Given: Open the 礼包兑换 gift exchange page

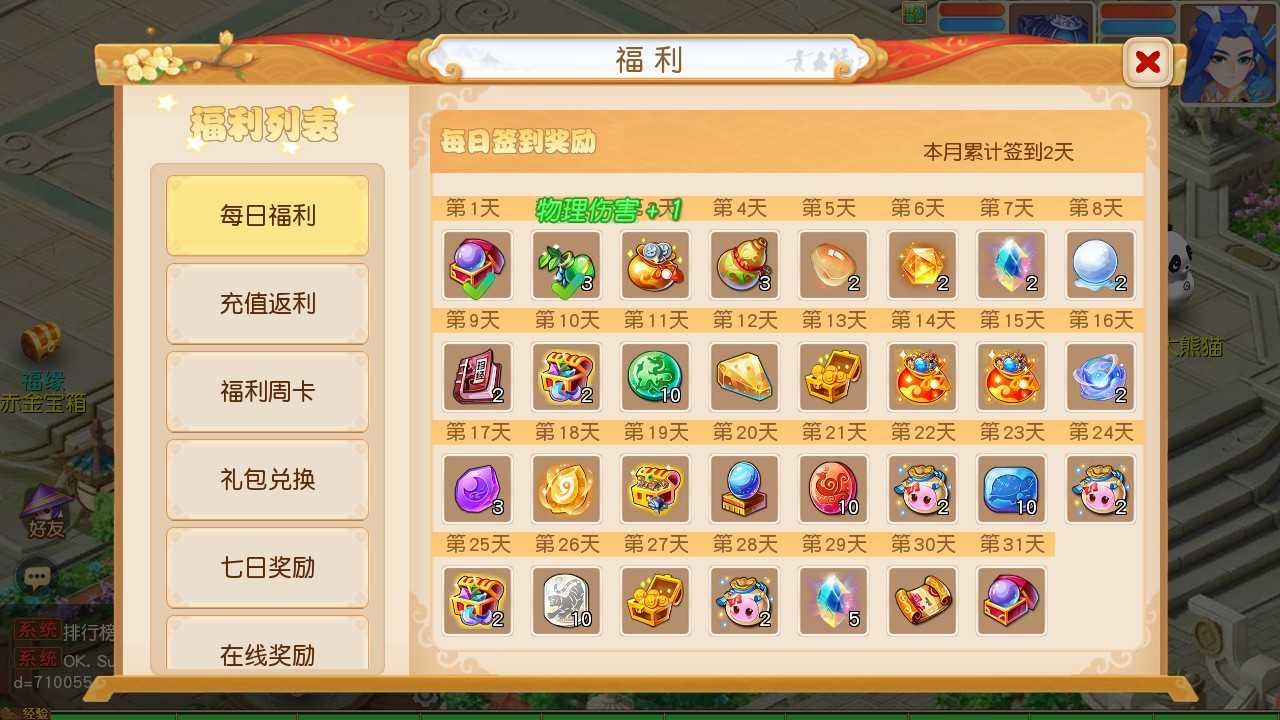Looking at the screenshot, I should [x=267, y=479].
